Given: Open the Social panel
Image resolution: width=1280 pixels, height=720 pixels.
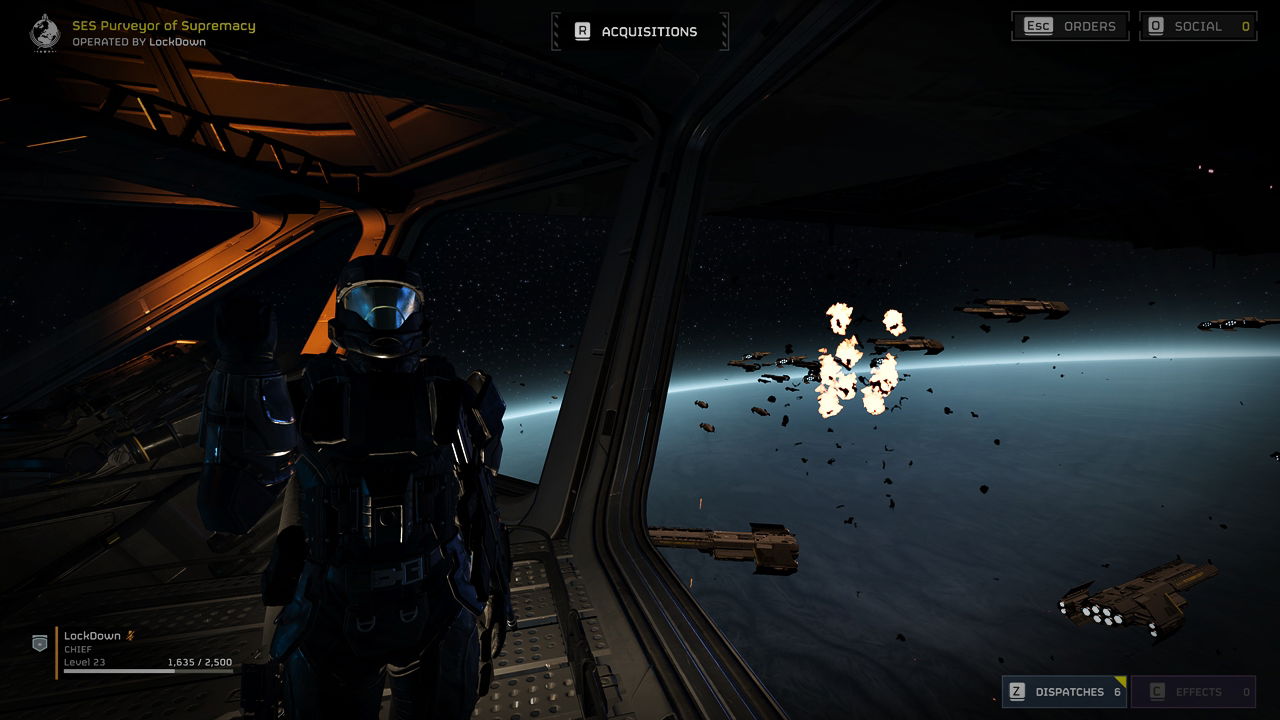Looking at the screenshot, I should coord(1198,26).
